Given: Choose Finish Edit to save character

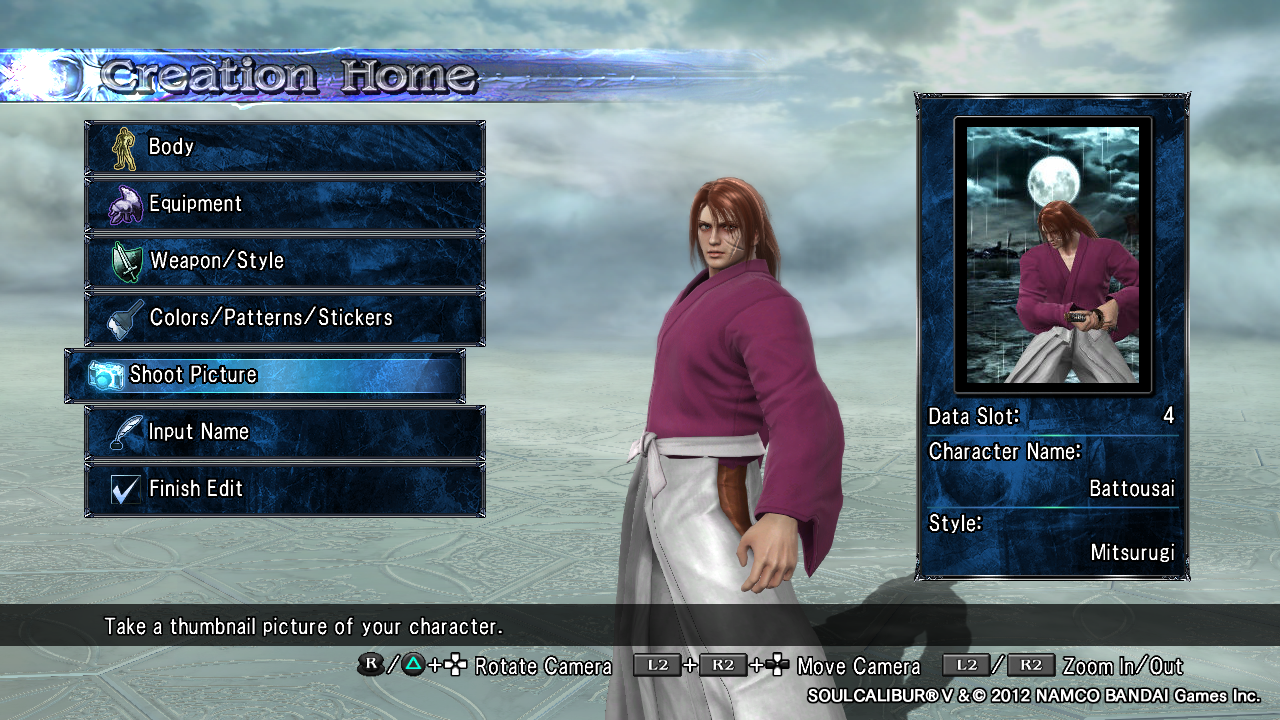Looking at the screenshot, I should (x=285, y=489).
